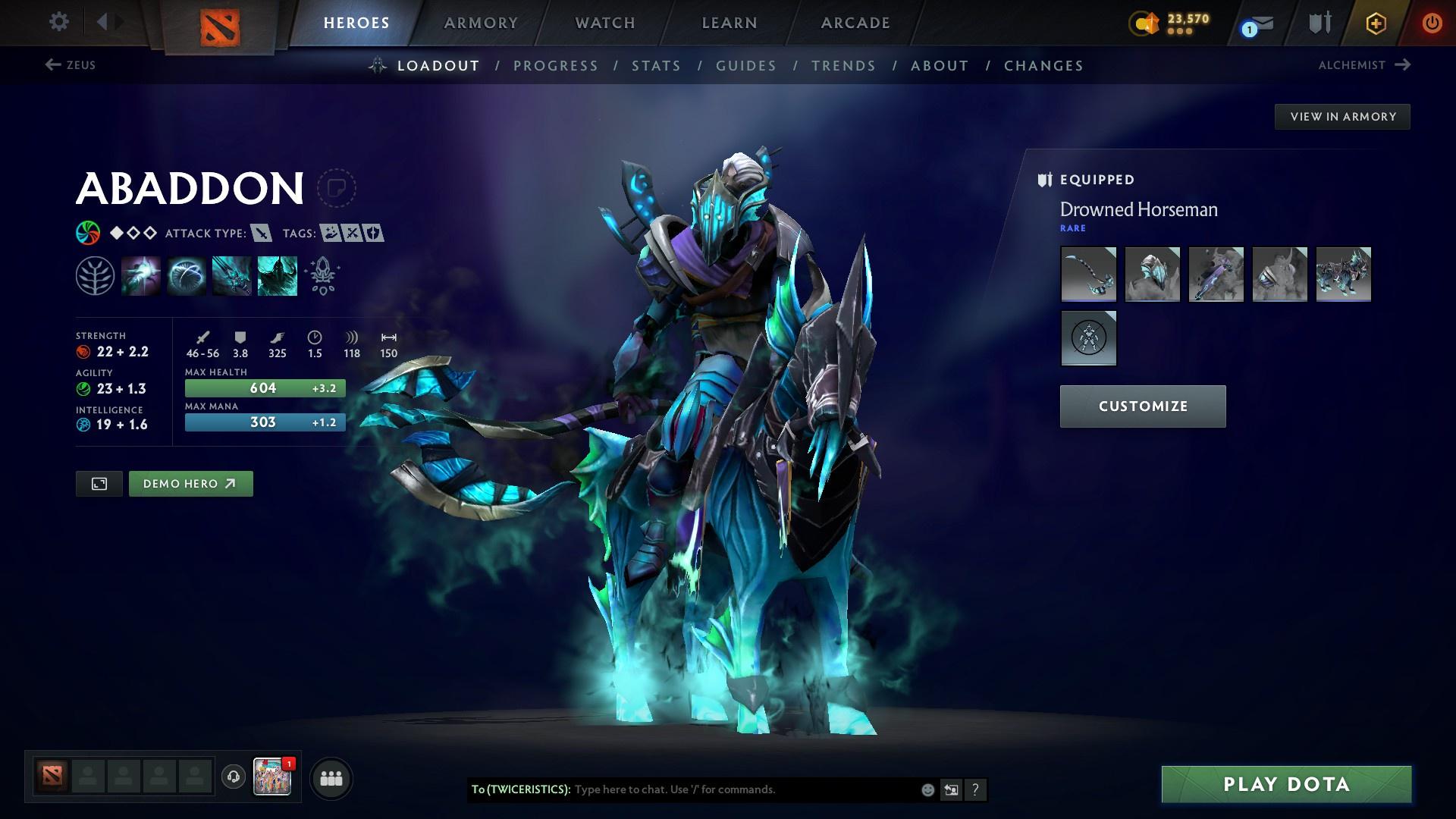Switch to the ARCADE menu tab
1456x819 pixels.
(x=854, y=23)
